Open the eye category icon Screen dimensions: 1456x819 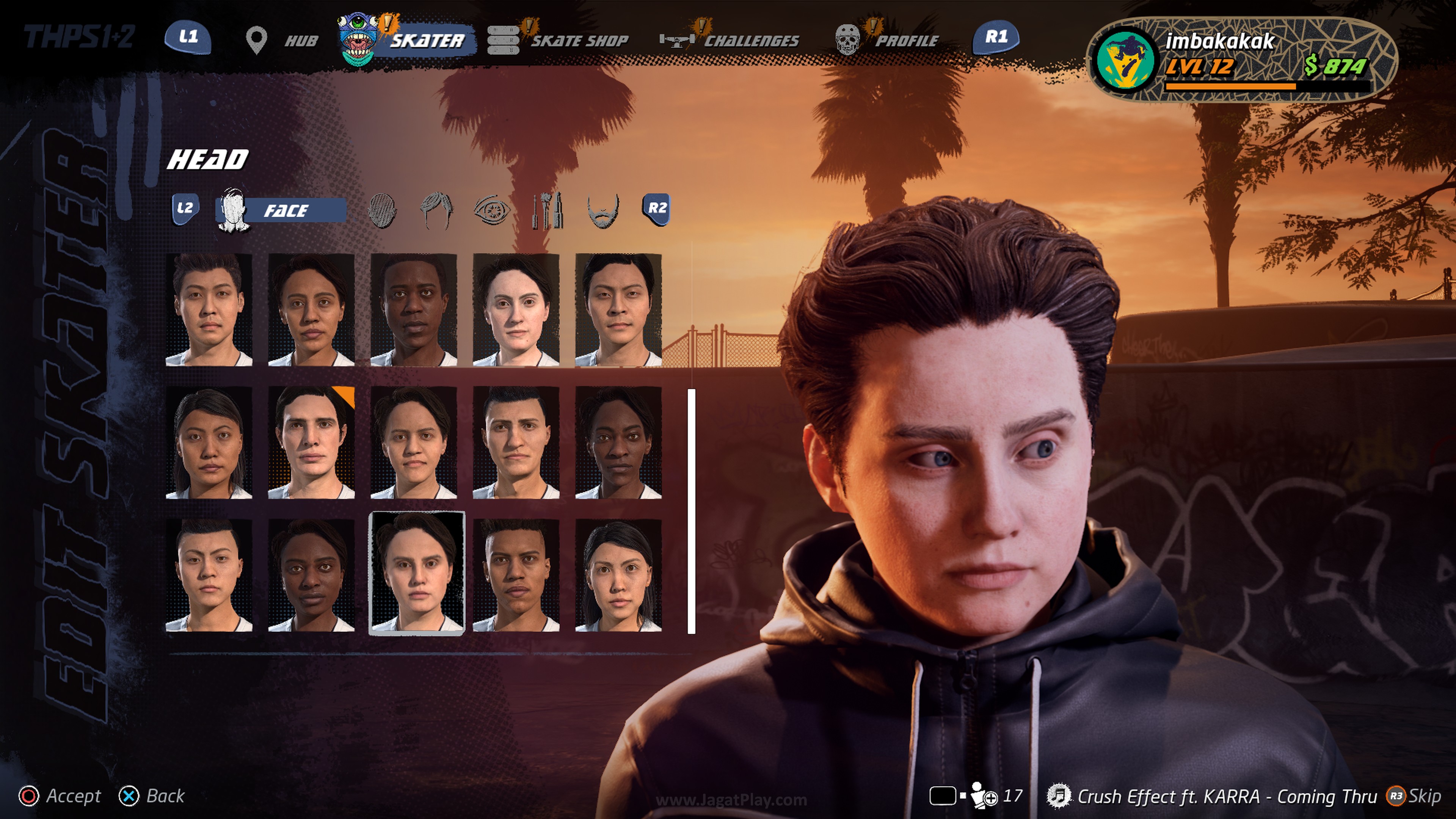click(491, 210)
